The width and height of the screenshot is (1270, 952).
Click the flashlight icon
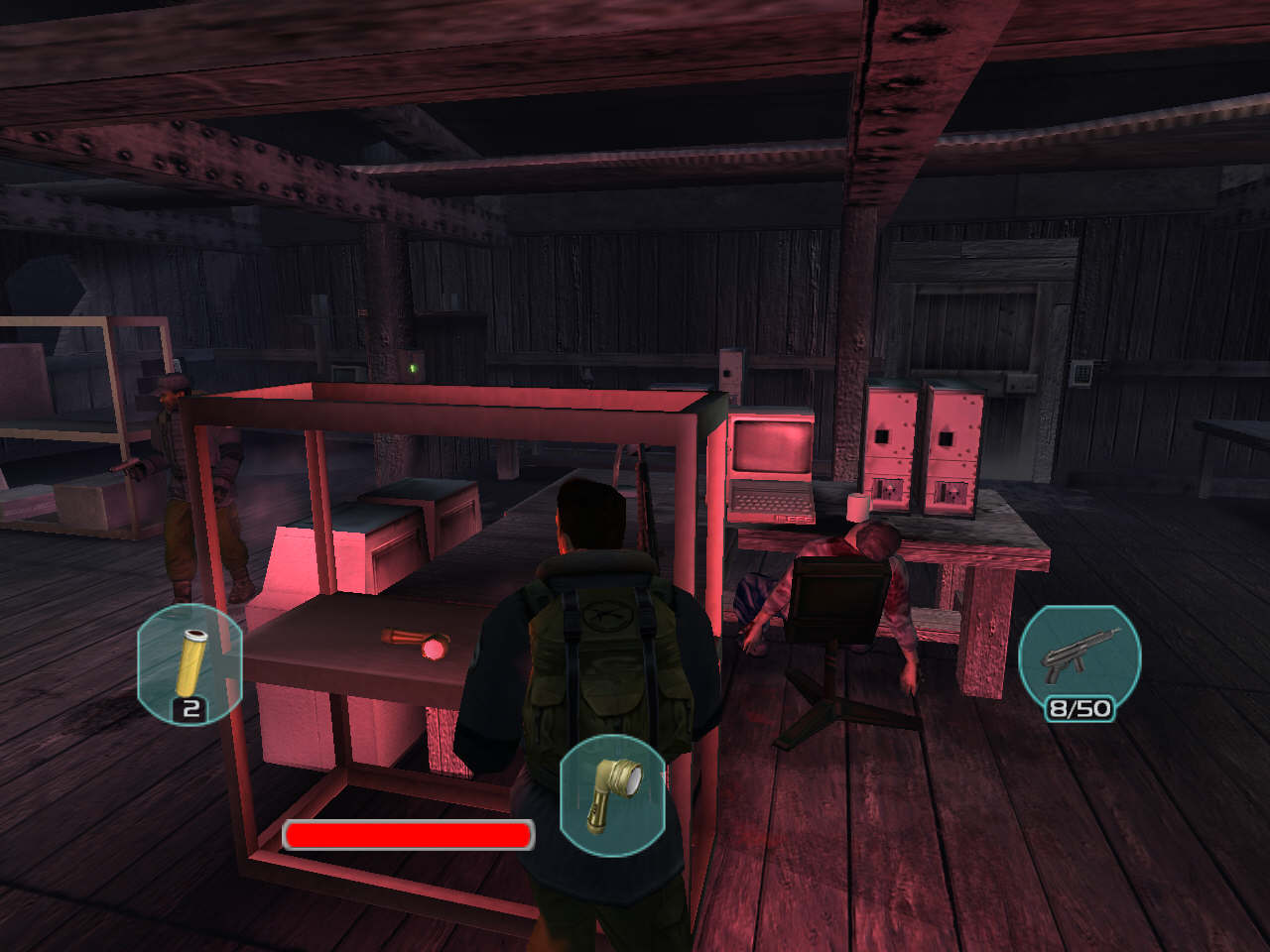612,794
